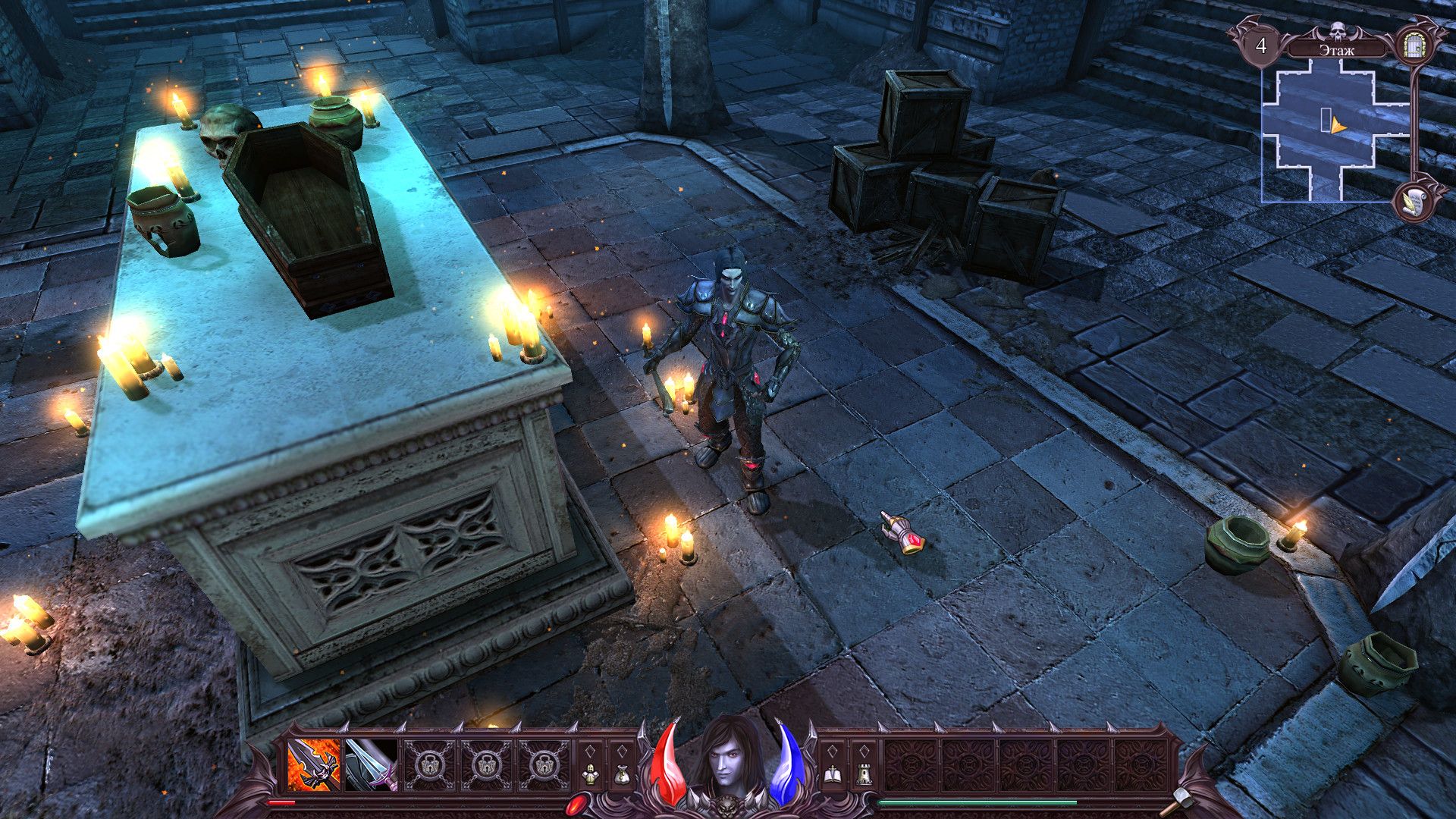Open the money bag inventory icon
This screenshot has width=1456, height=819.
pos(622,774)
